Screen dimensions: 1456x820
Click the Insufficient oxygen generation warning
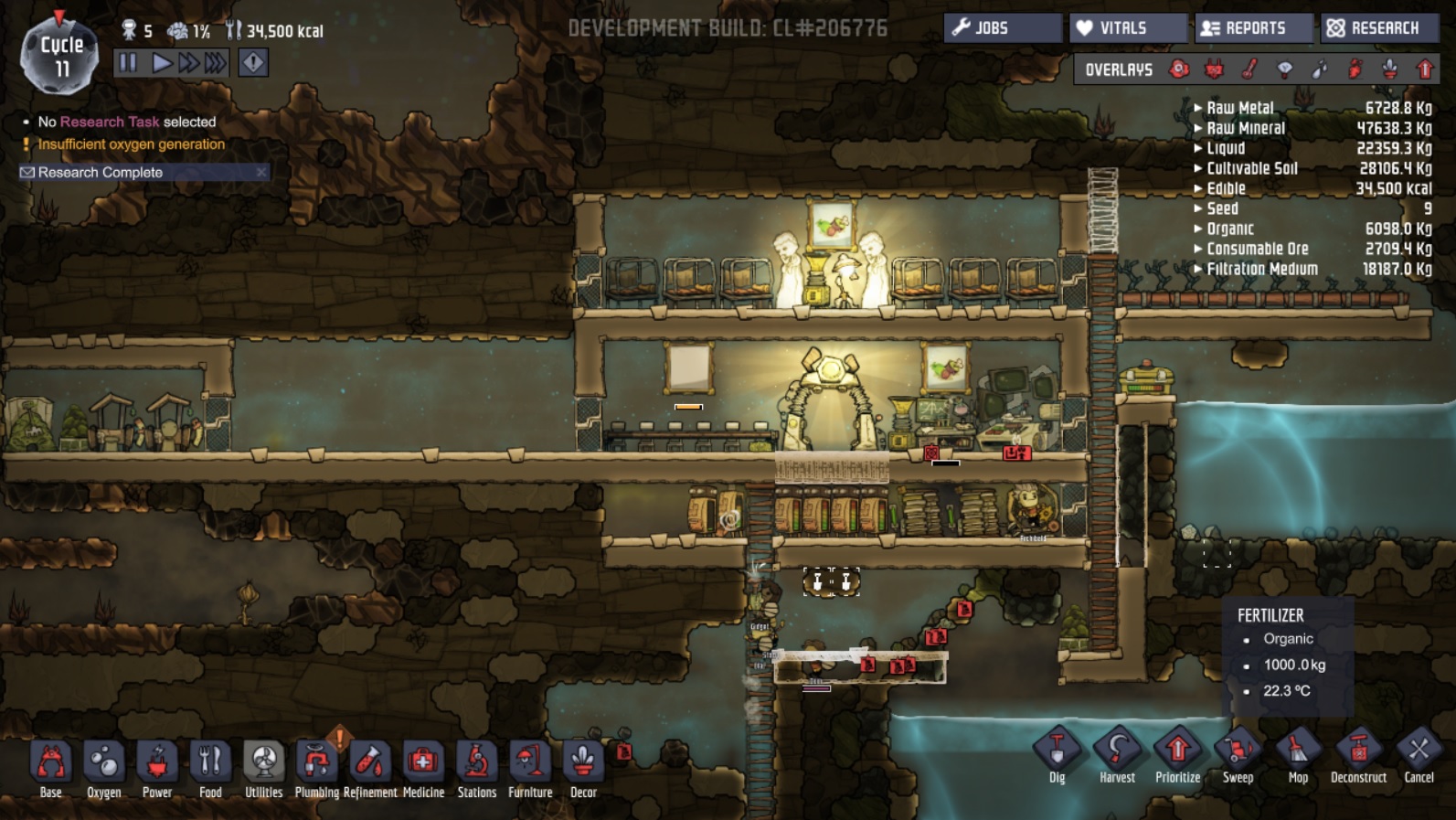(131, 144)
